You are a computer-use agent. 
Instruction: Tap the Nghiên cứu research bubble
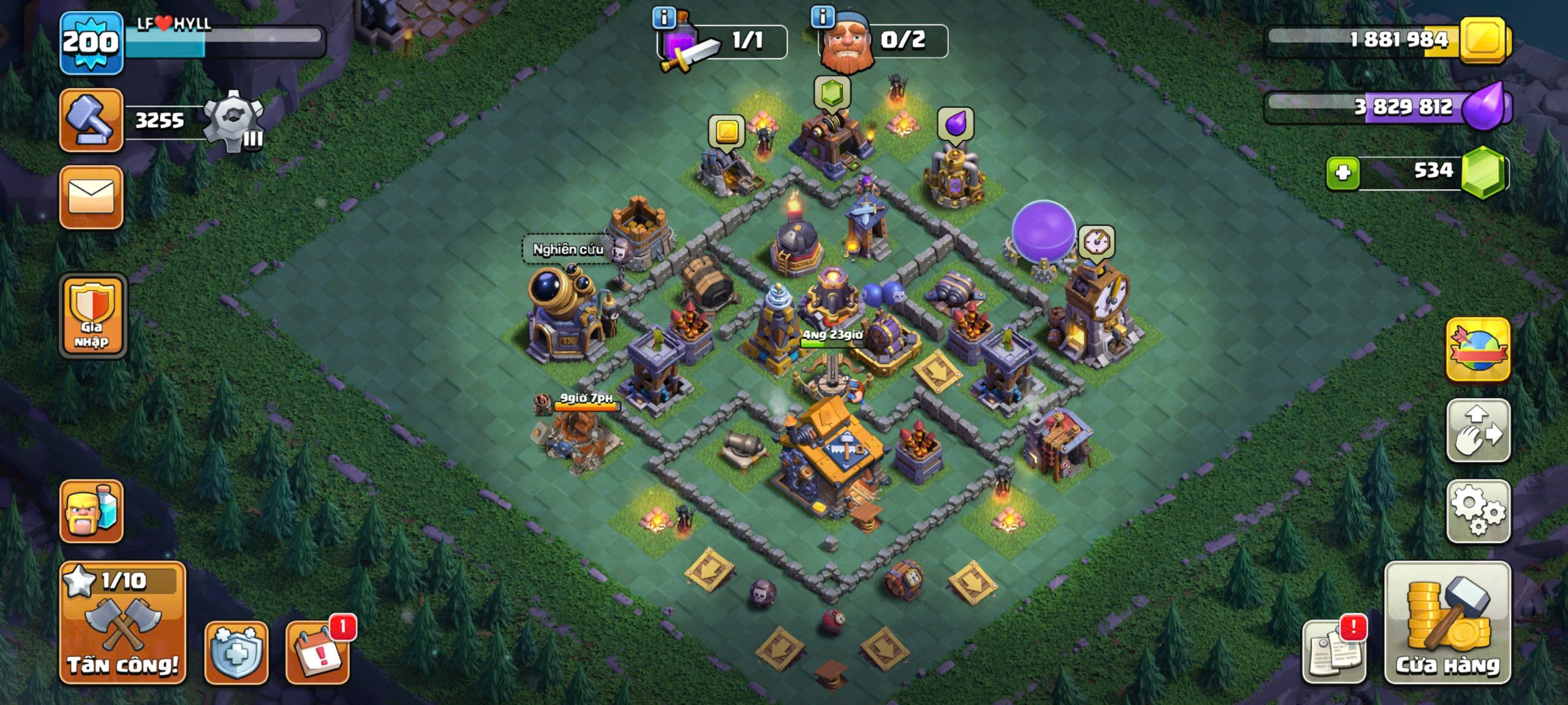click(568, 249)
